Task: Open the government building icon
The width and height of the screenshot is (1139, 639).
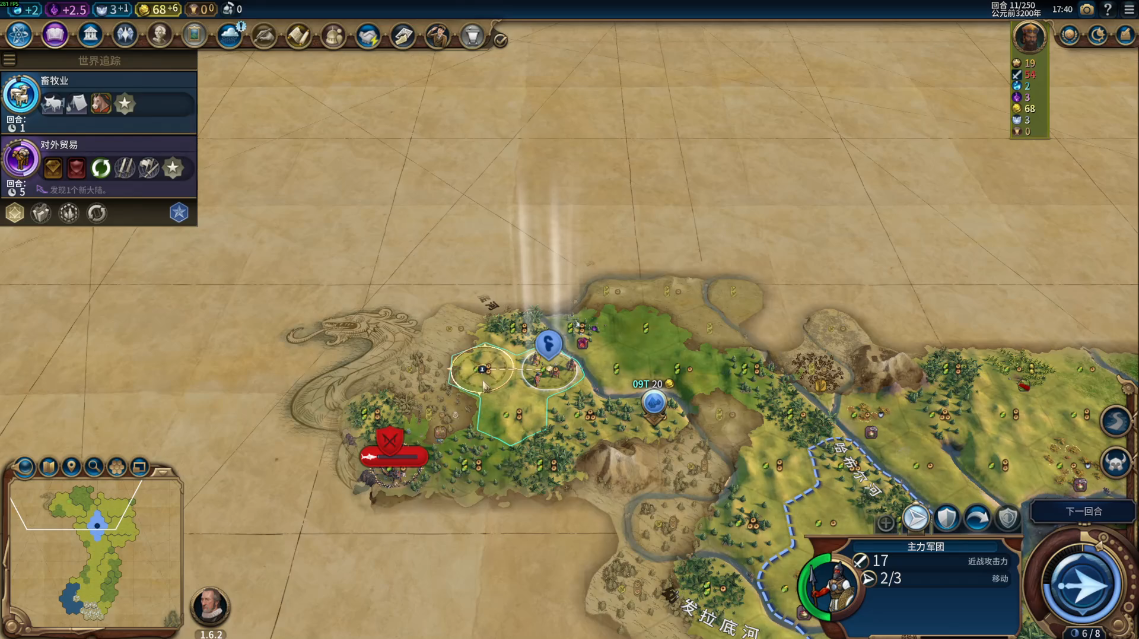Action: tap(90, 36)
